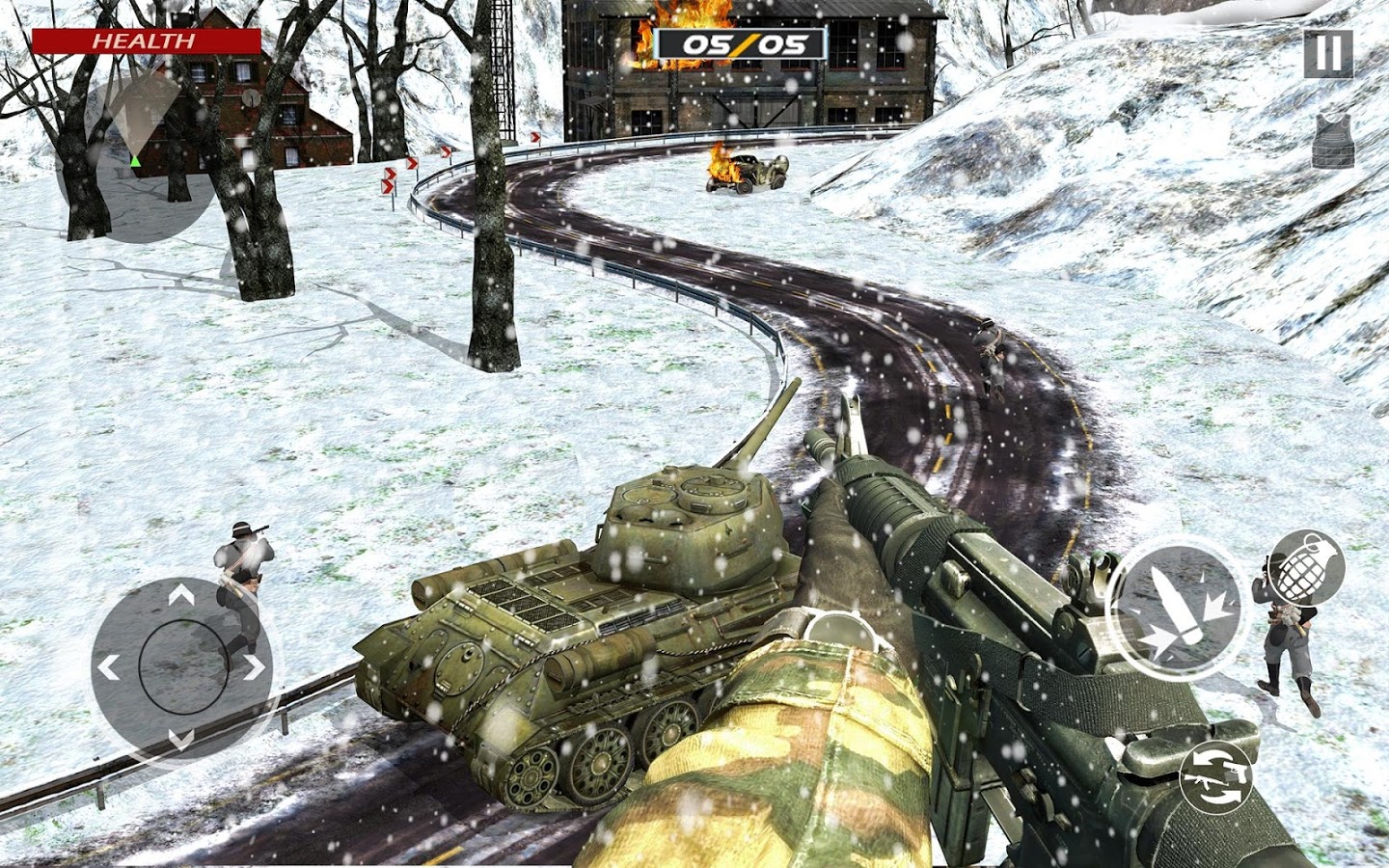Strafe left with the joystick's left arrow

pos(109,666)
